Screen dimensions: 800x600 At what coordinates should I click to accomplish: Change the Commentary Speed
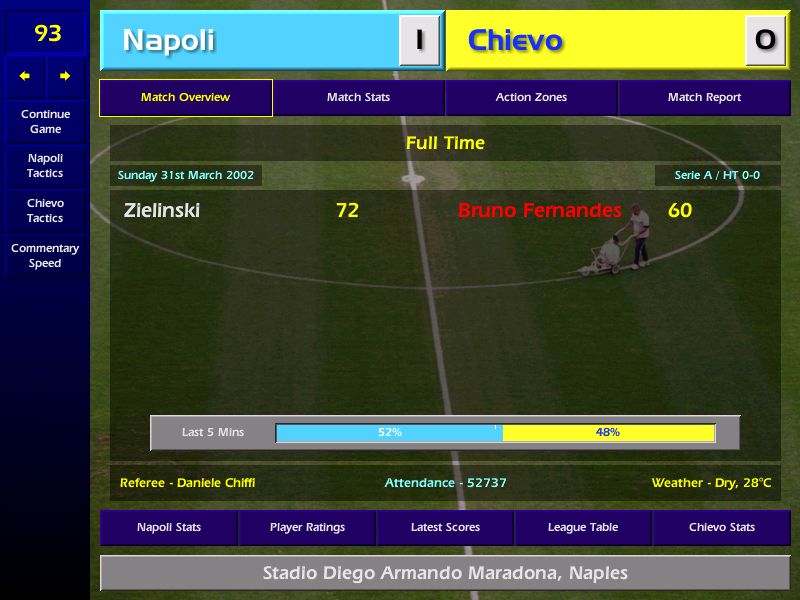click(x=45, y=256)
